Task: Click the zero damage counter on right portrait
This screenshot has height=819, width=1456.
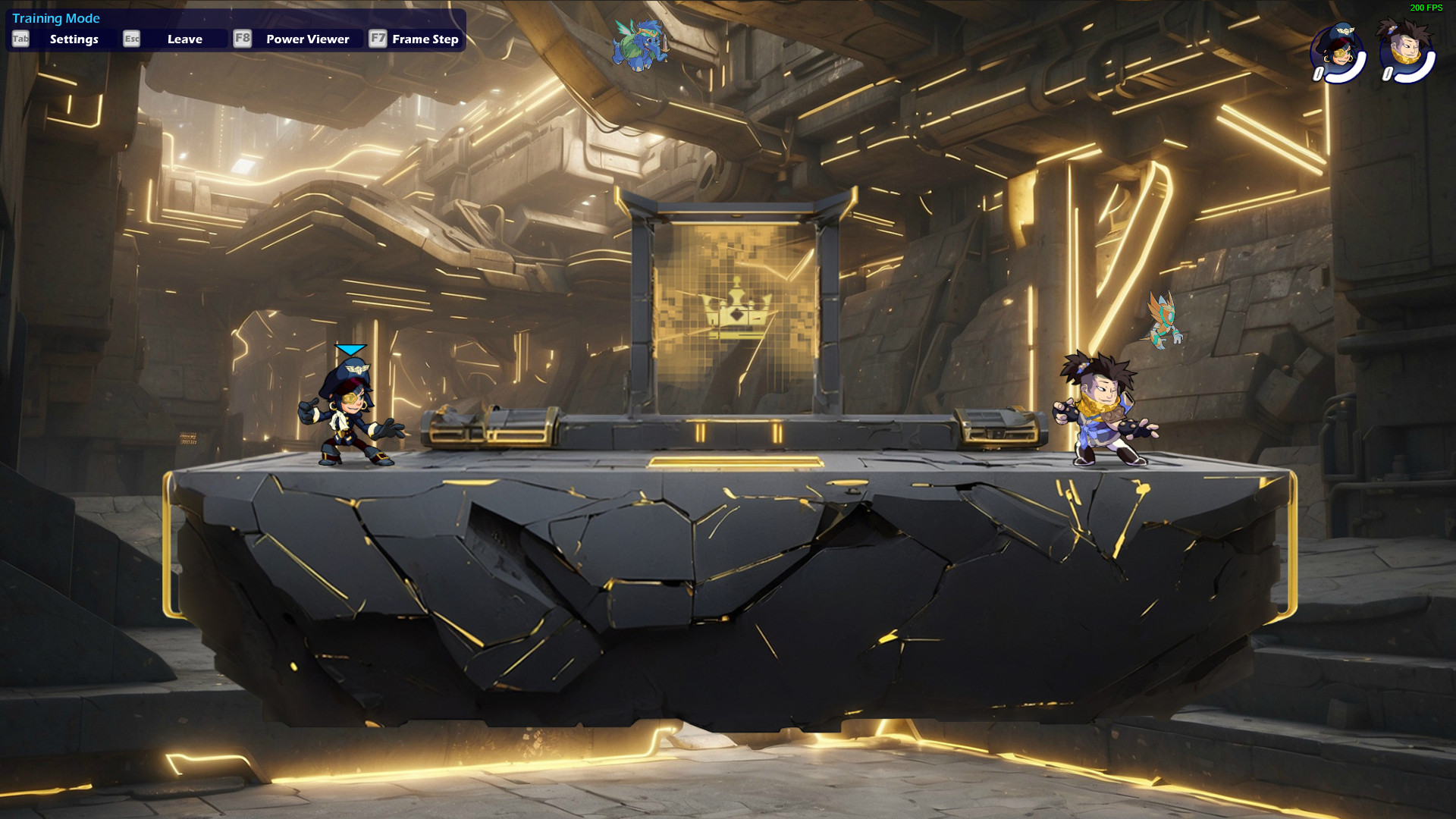Action: point(1389,73)
